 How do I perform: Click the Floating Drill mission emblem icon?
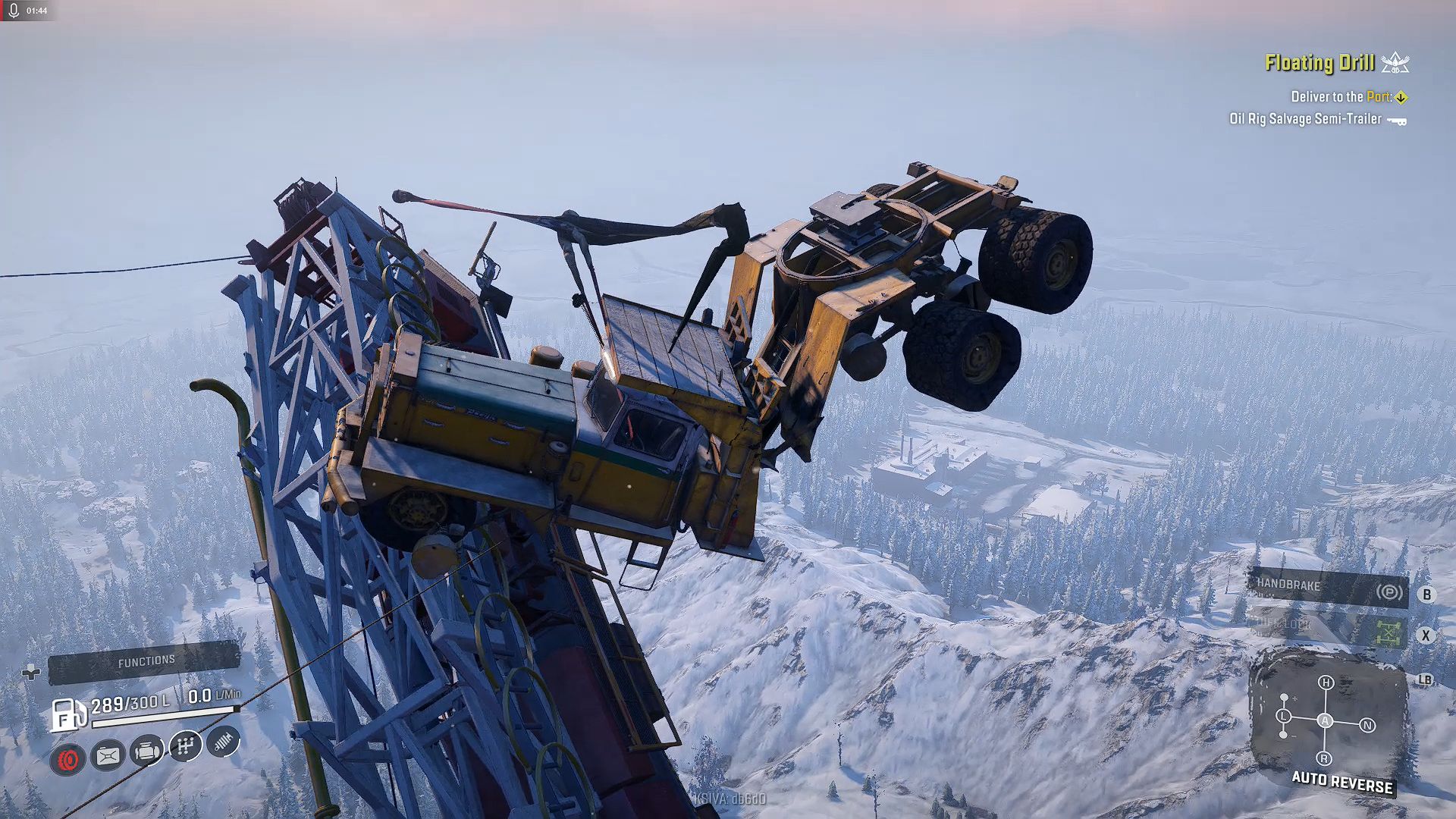1395,64
